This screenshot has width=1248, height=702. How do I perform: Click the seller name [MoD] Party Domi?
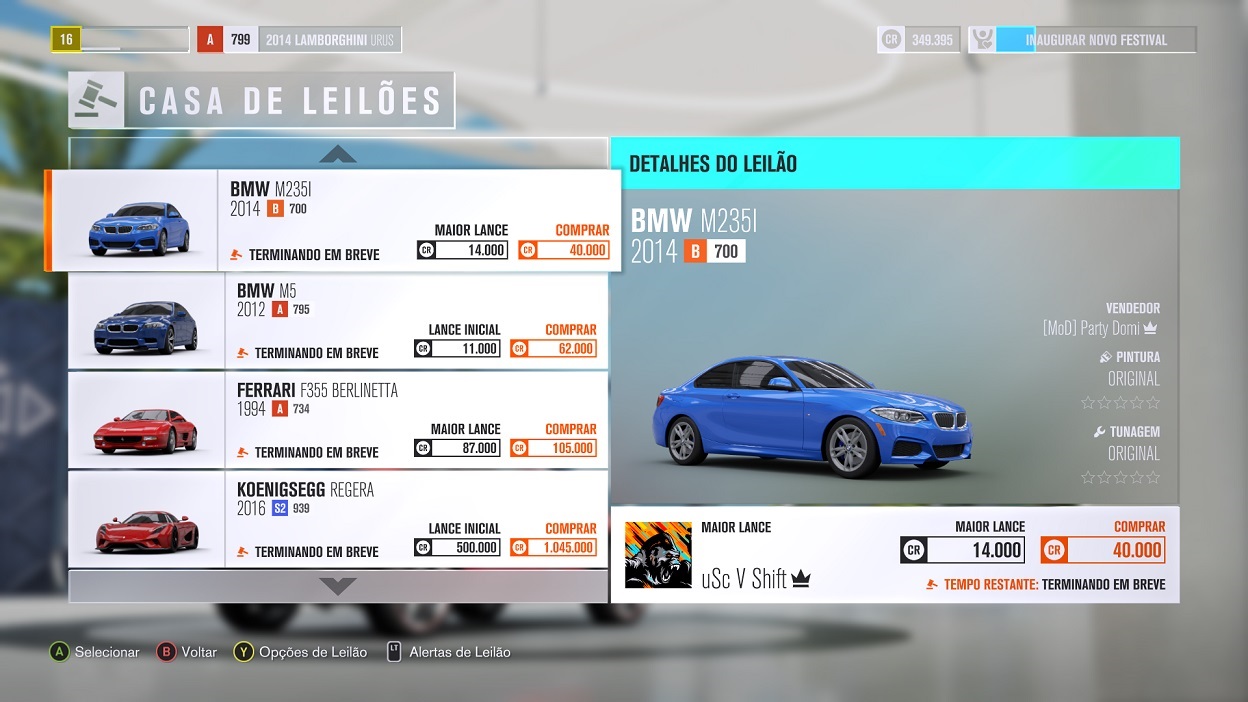tap(1099, 328)
